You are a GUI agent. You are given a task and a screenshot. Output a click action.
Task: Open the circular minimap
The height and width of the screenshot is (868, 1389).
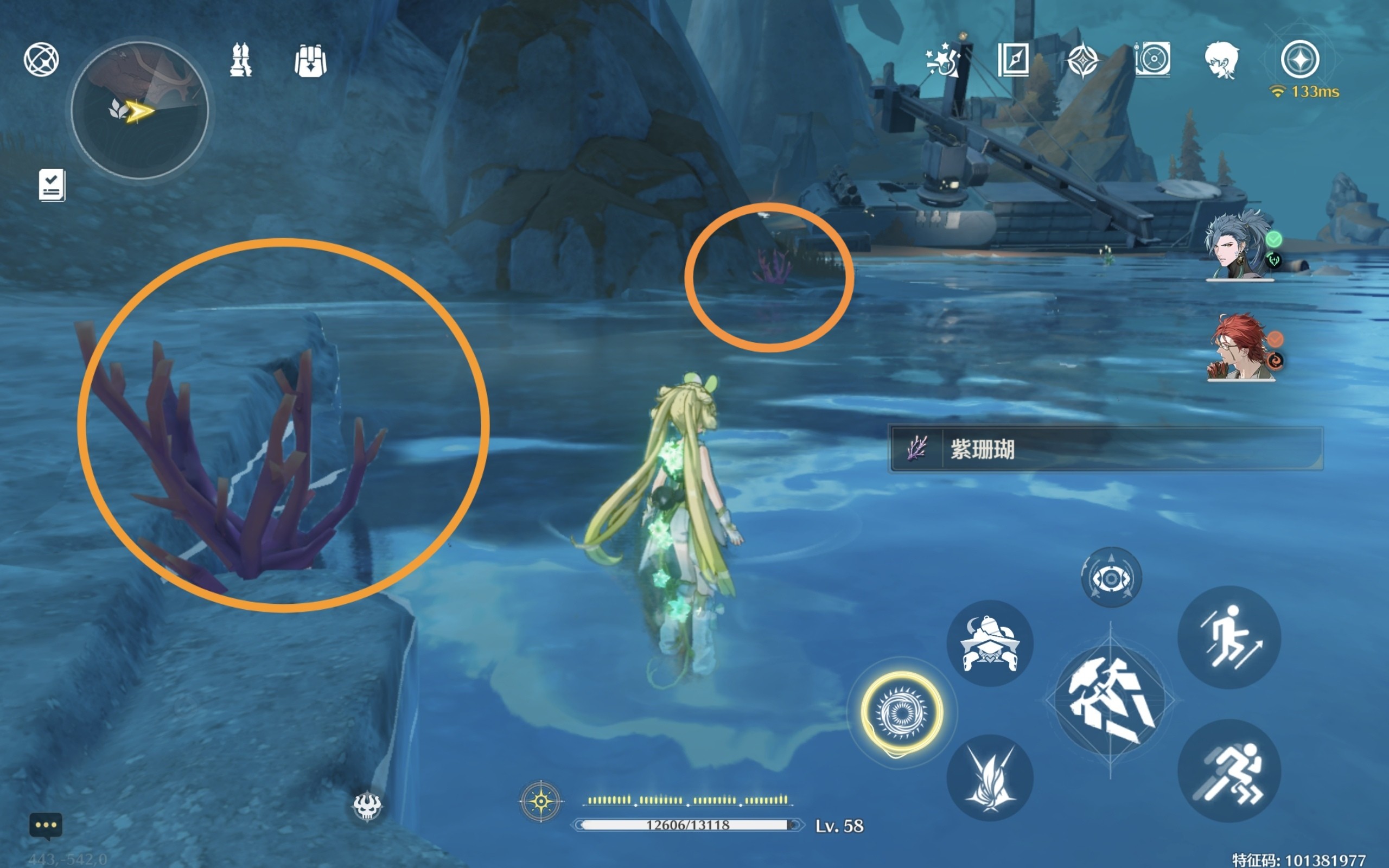[x=139, y=110]
